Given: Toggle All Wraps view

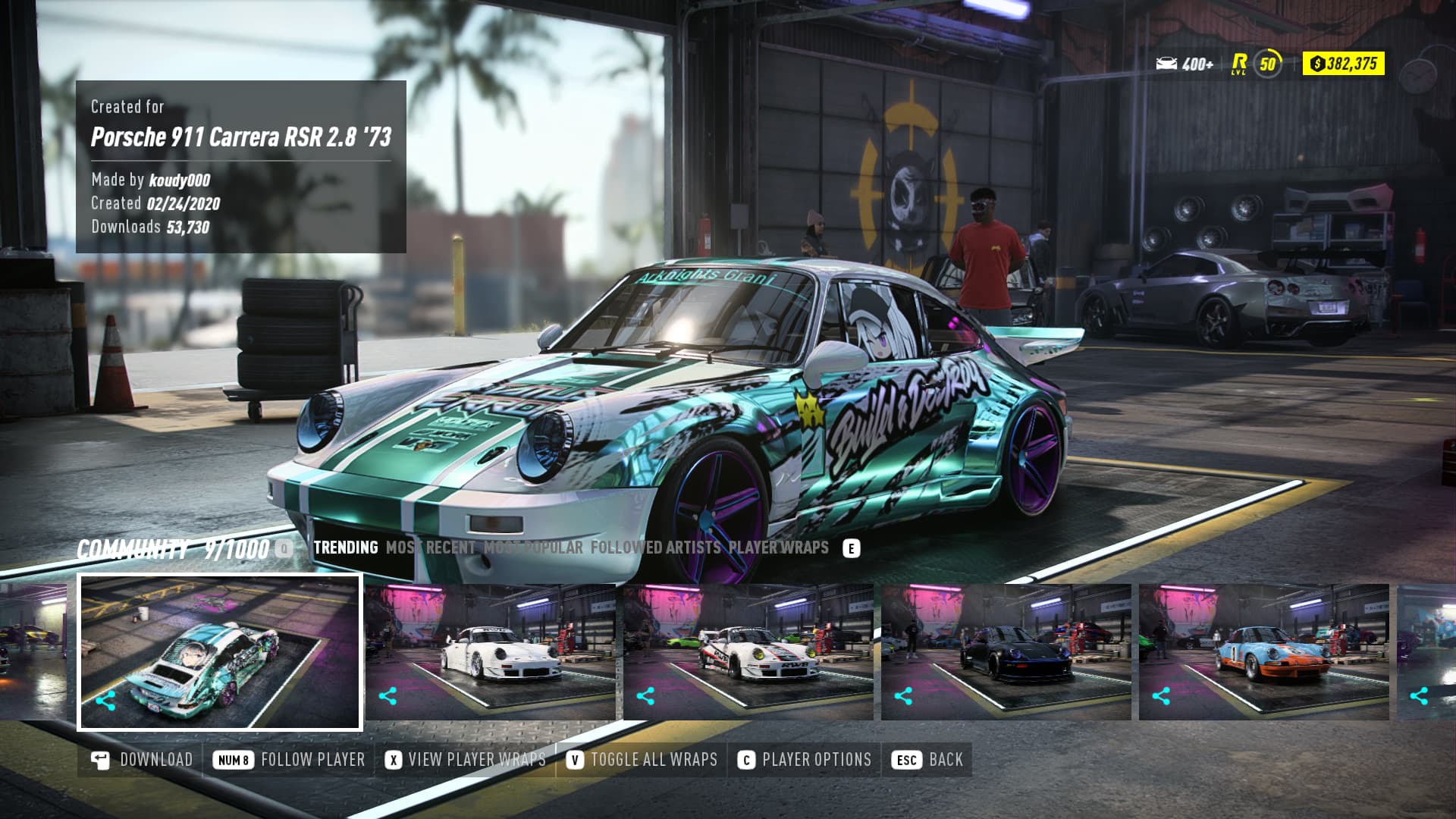Looking at the screenshot, I should [642, 760].
